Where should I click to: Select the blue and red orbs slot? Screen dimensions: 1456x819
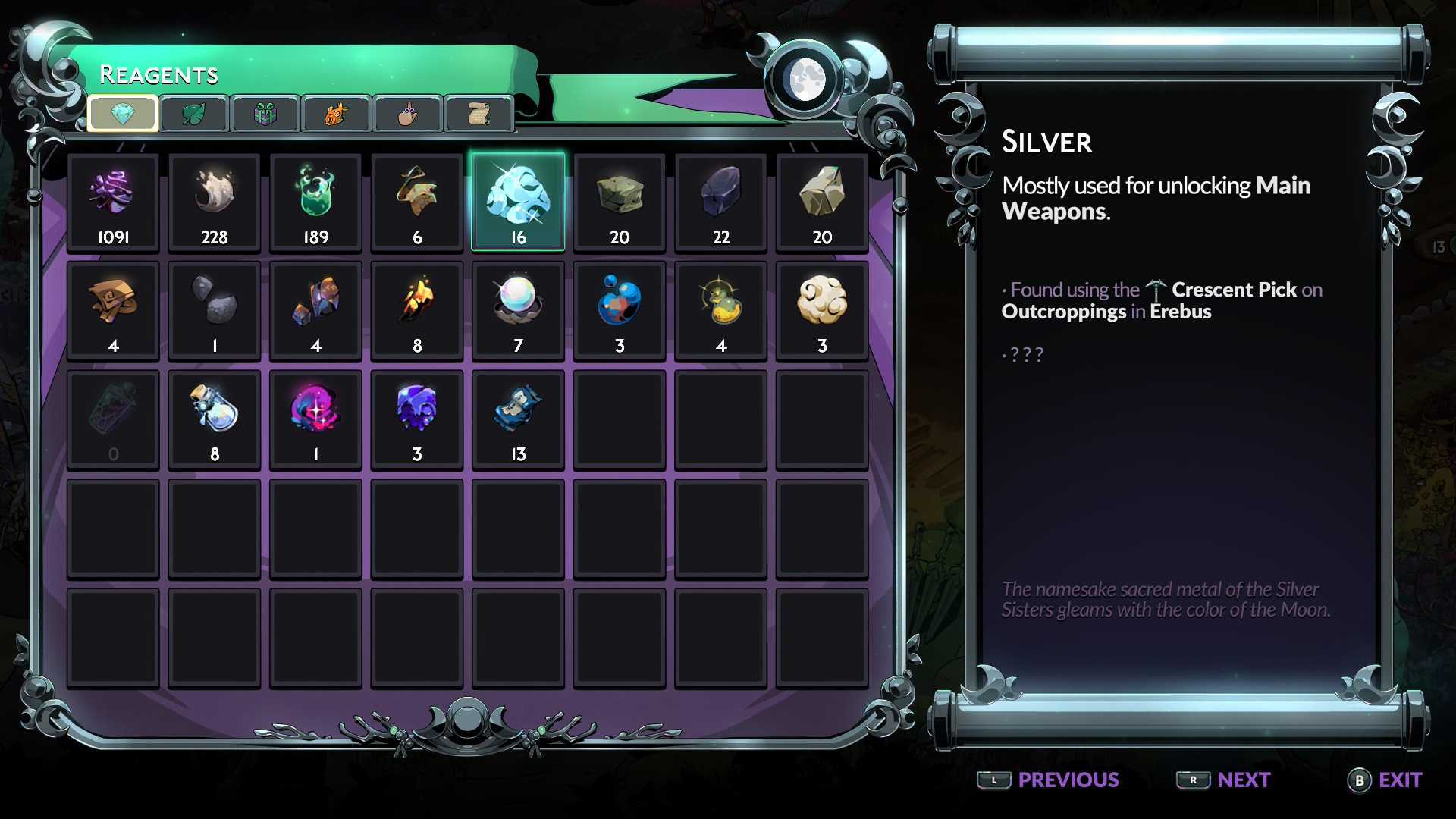pos(620,309)
